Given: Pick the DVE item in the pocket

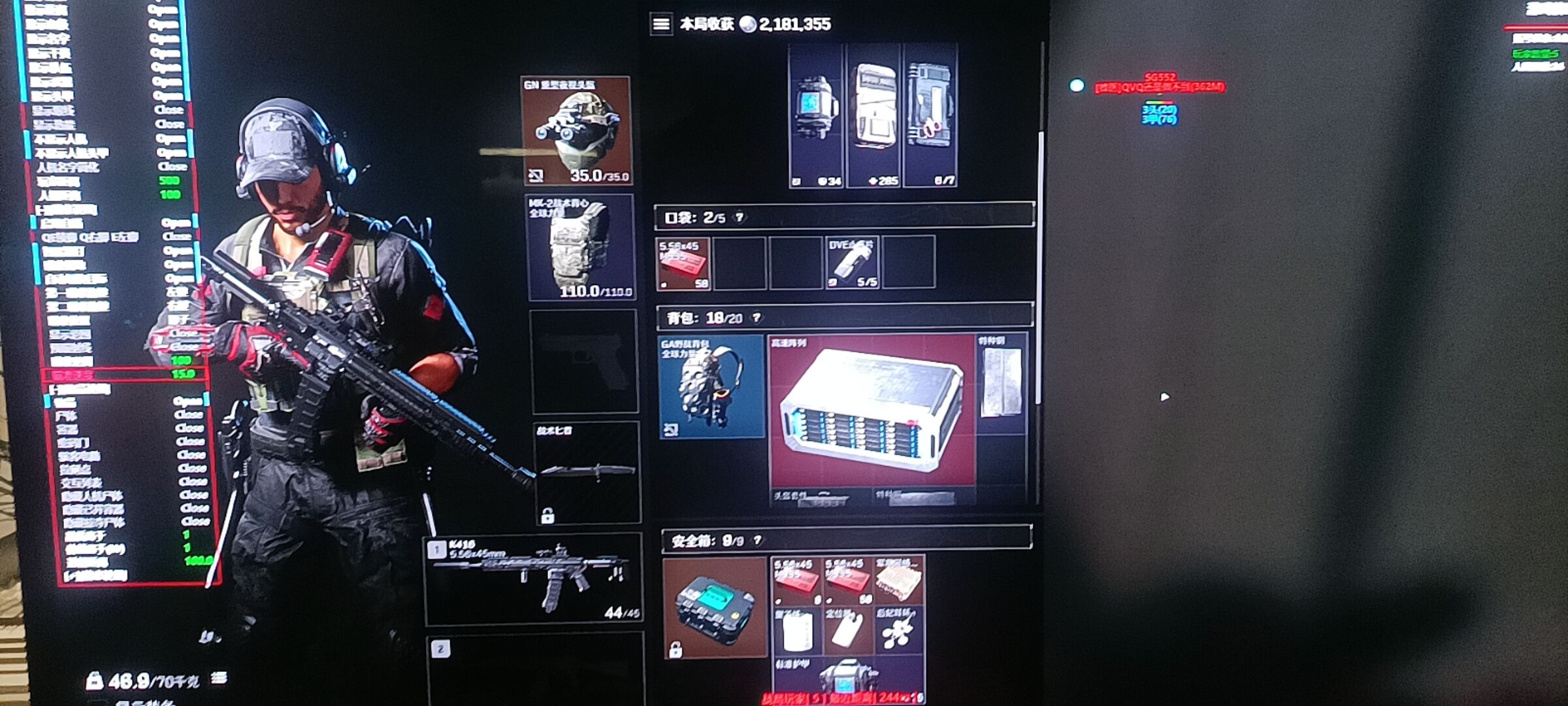Looking at the screenshot, I should (x=852, y=263).
